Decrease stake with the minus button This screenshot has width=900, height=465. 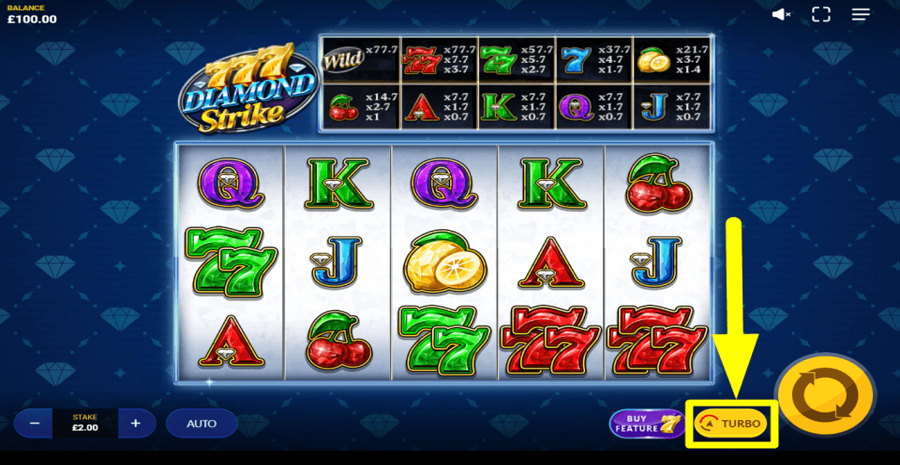pos(34,423)
